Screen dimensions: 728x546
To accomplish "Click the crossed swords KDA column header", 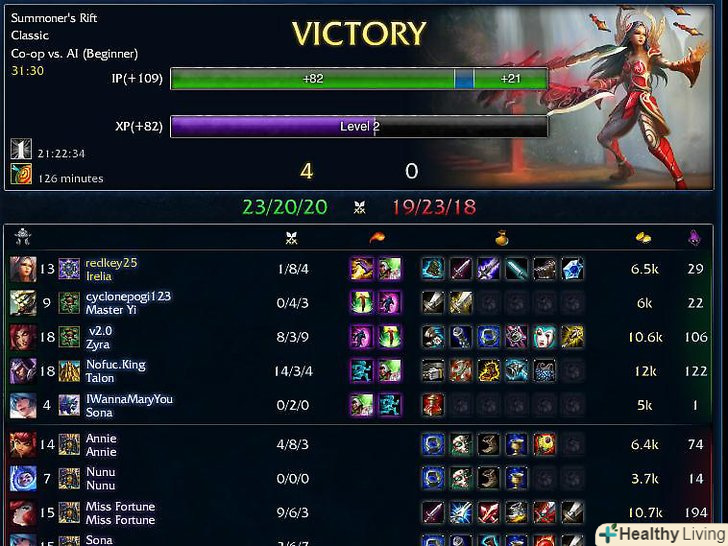I will [291, 237].
